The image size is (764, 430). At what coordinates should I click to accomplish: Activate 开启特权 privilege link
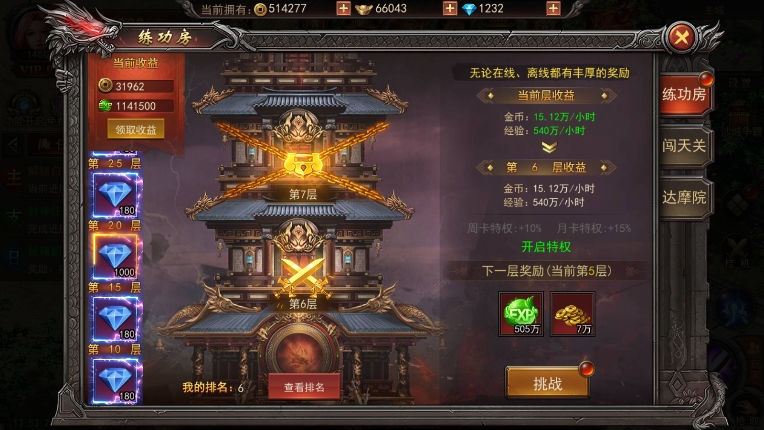[x=547, y=245]
